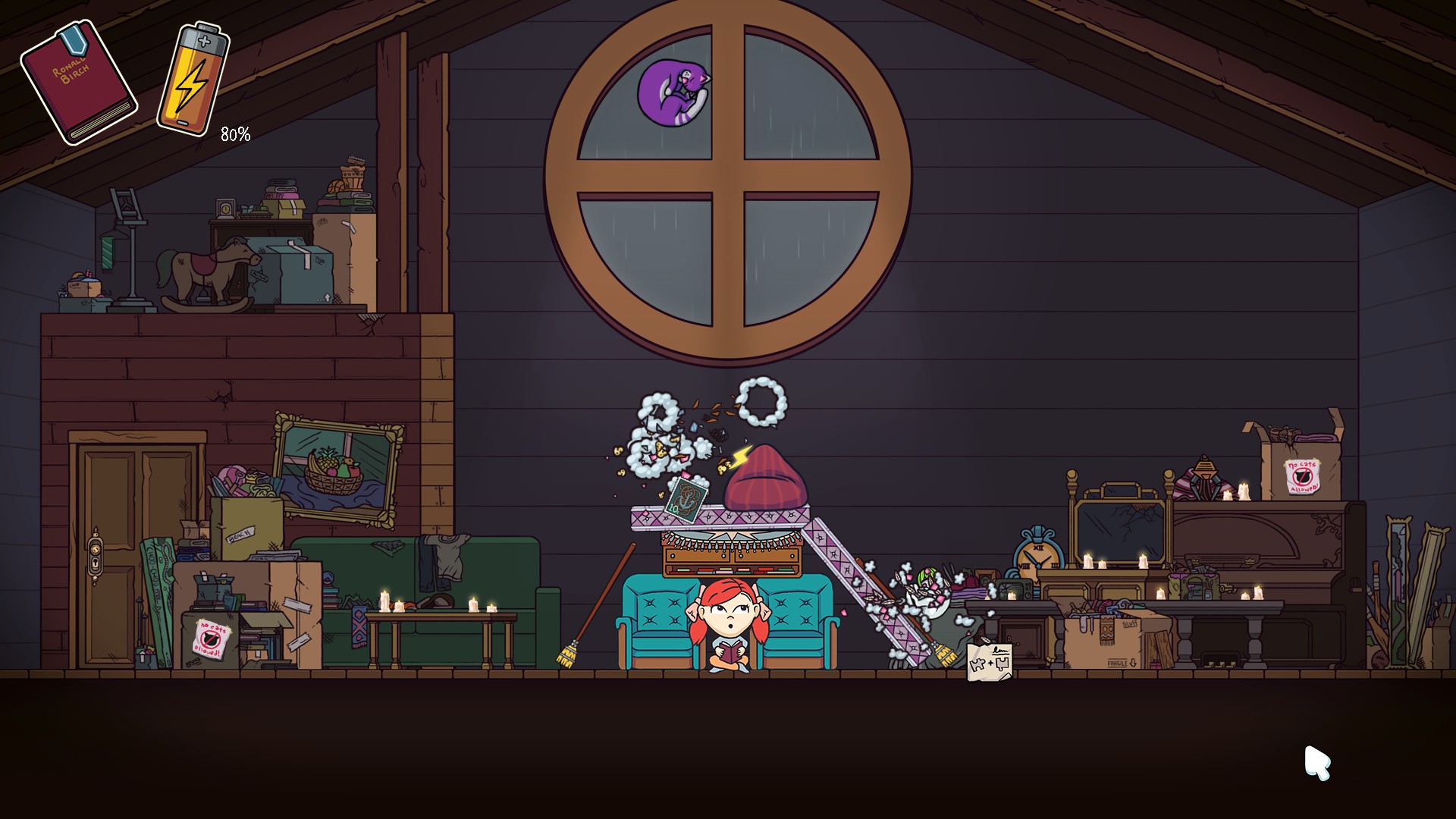Click the battery power icon

pos(192,80)
